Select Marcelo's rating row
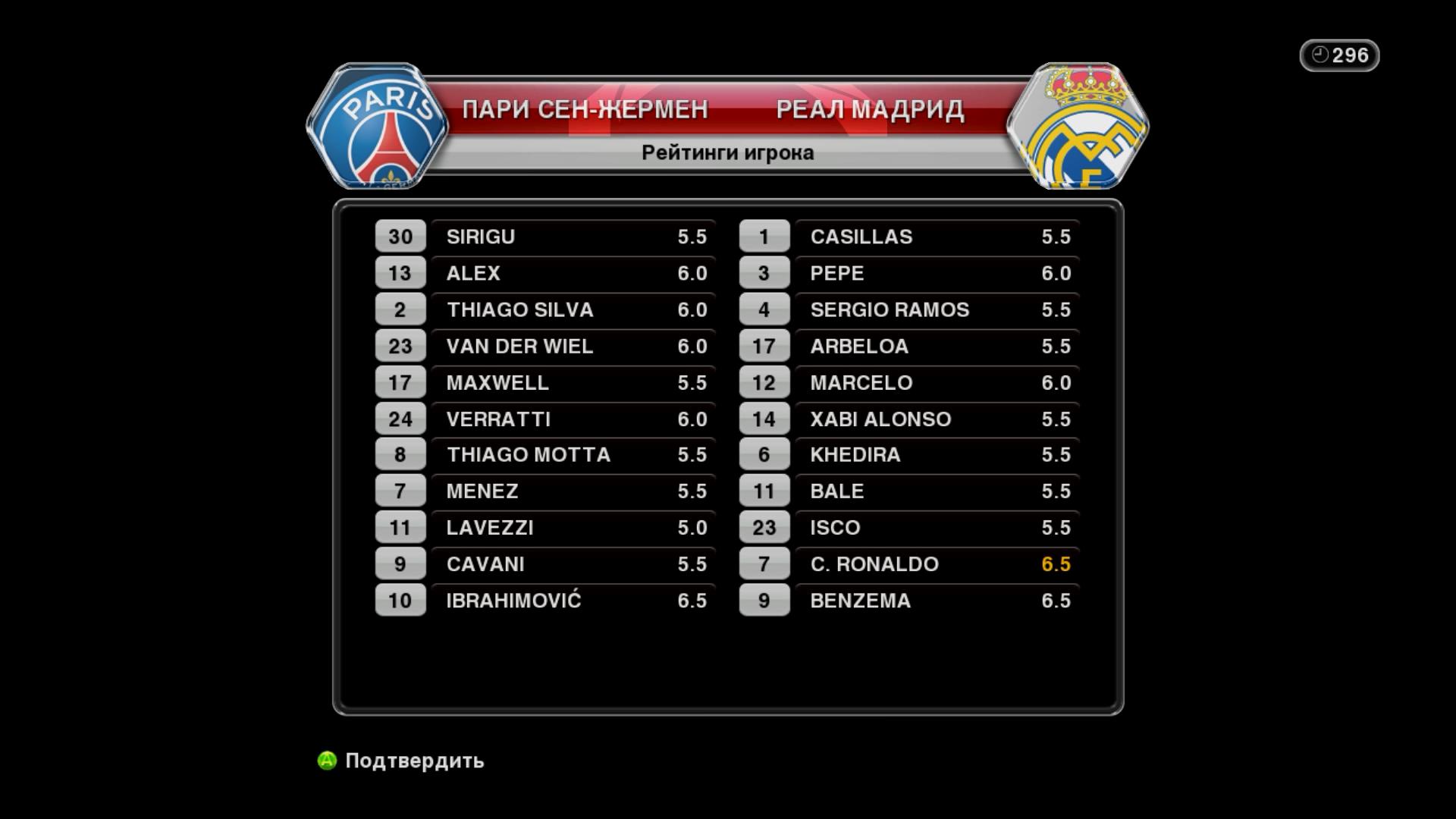1456x819 pixels. coord(937,382)
